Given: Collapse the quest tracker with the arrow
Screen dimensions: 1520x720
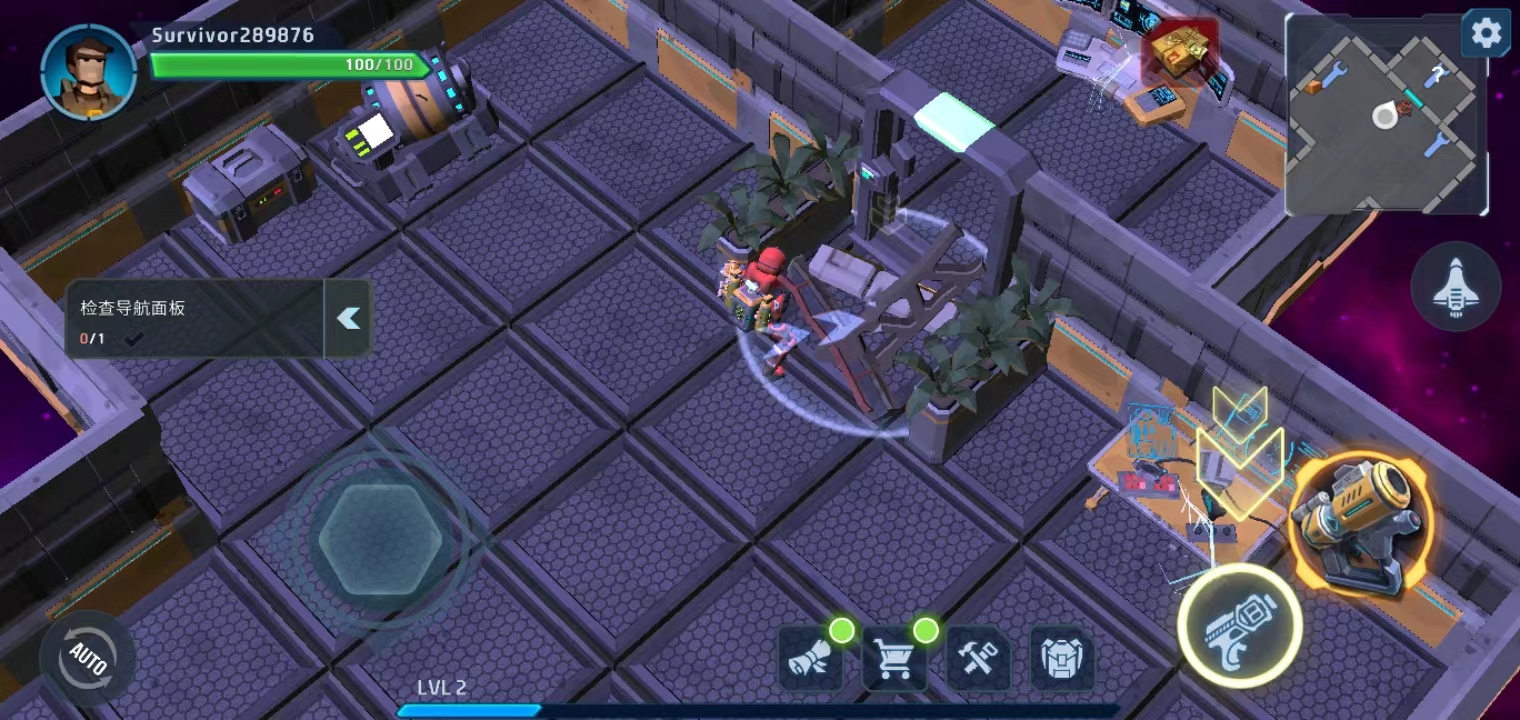Looking at the screenshot, I should (x=348, y=318).
